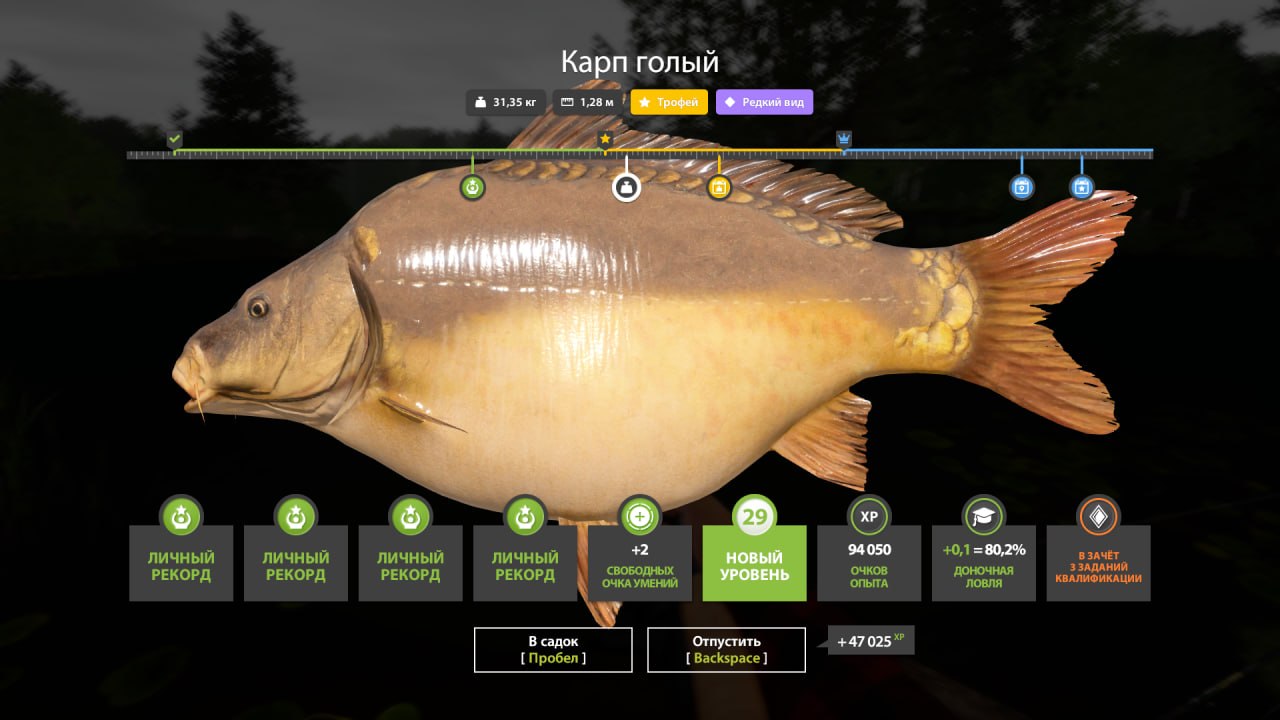1280x720 pixels.
Task: Click the star trophy threshold on the scale
Action: pos(605,139)
